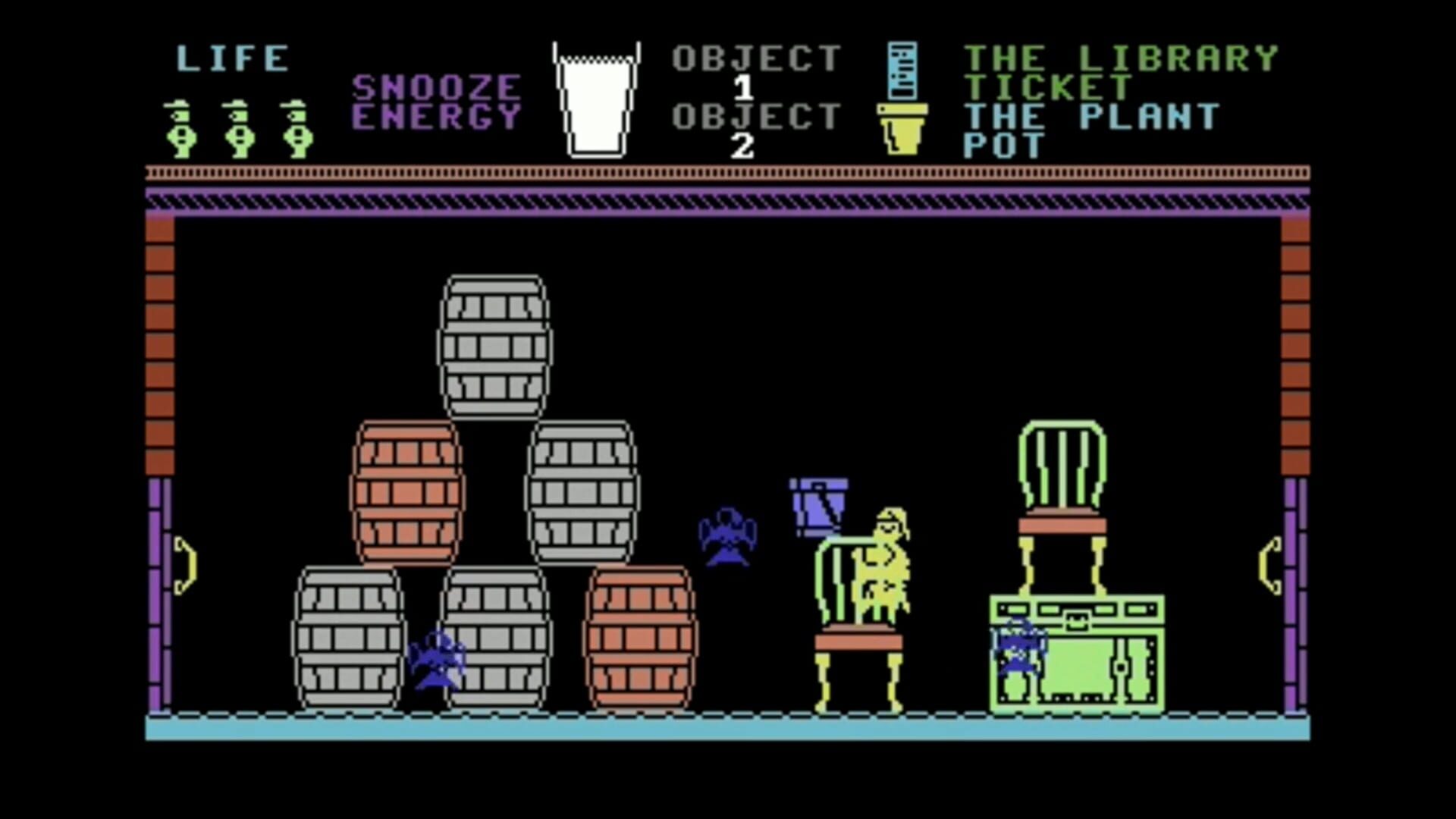Select the plant pot Object 2 icon
This screenshot has width=1456, height=819.
(903, 129)
